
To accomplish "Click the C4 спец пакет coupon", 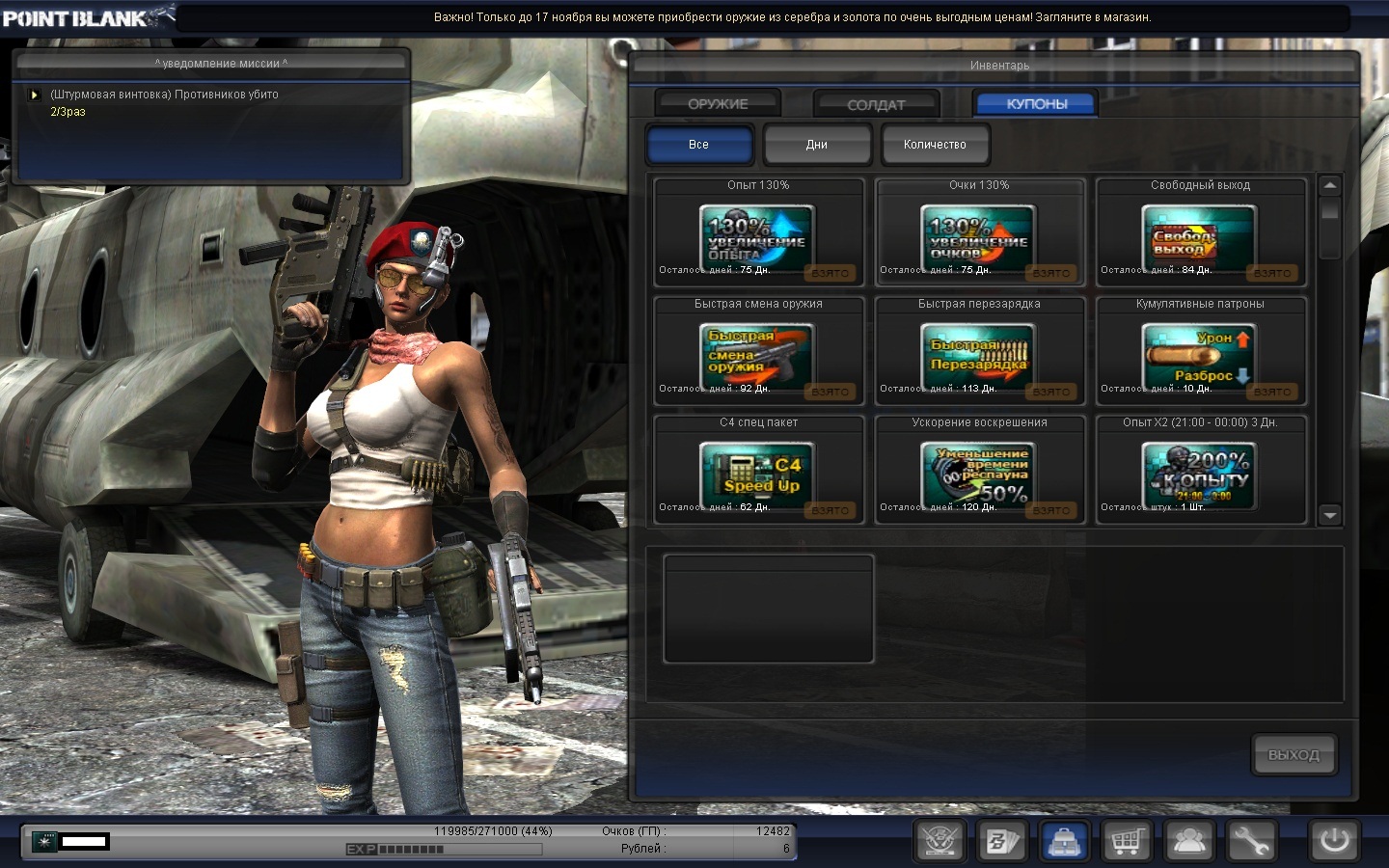I will click(x=758, y=473).
